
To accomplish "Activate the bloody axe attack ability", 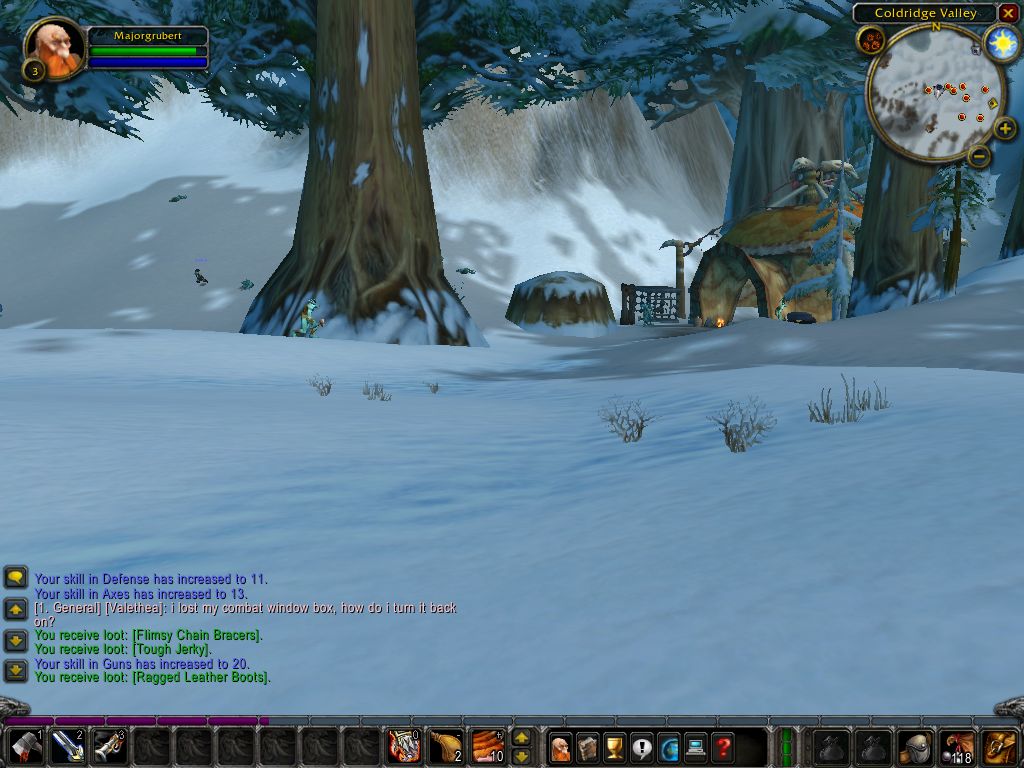I will click(26, 746).
